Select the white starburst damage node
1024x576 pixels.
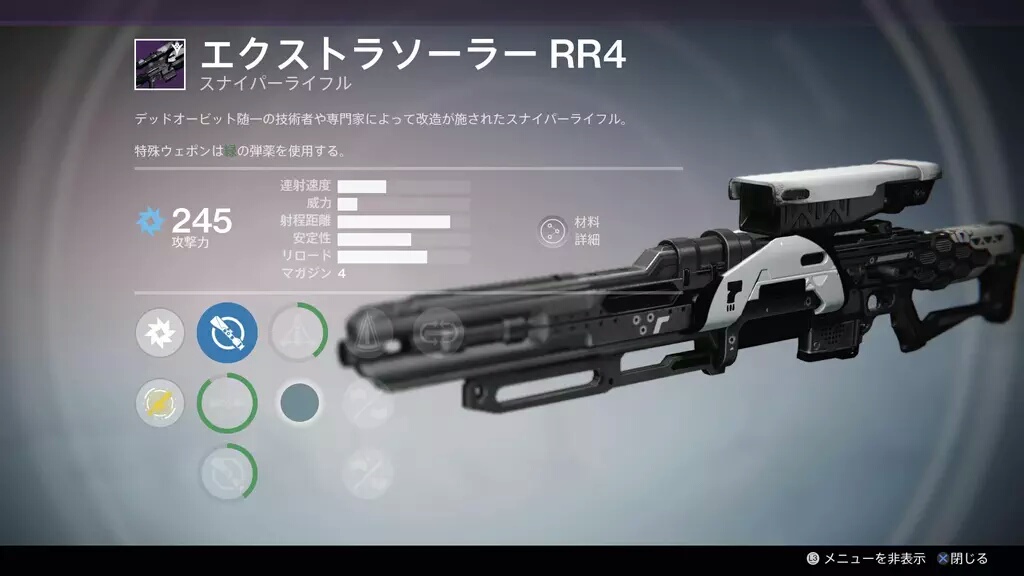point(160,334)
